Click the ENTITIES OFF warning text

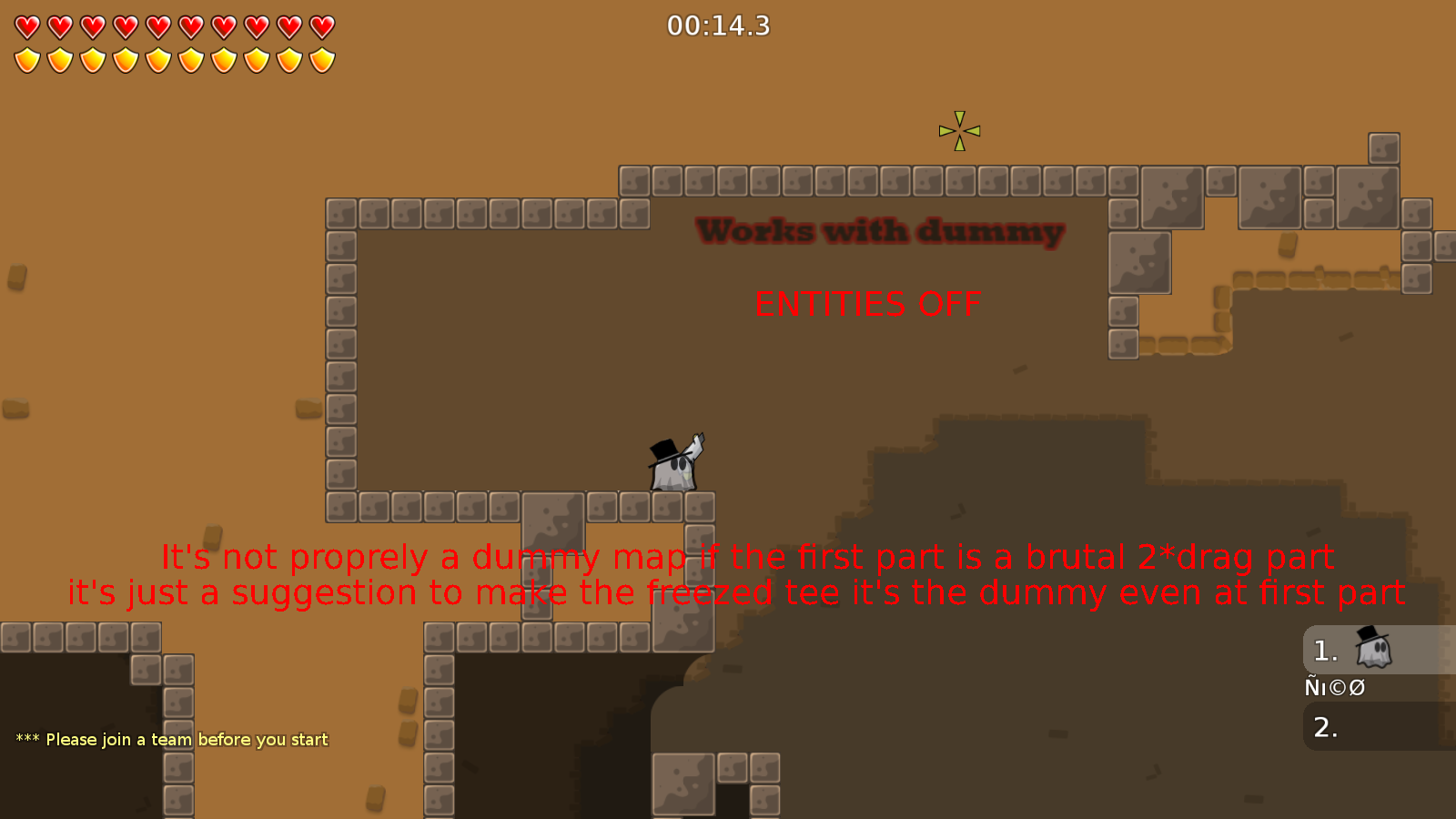[x=867, y=304]
